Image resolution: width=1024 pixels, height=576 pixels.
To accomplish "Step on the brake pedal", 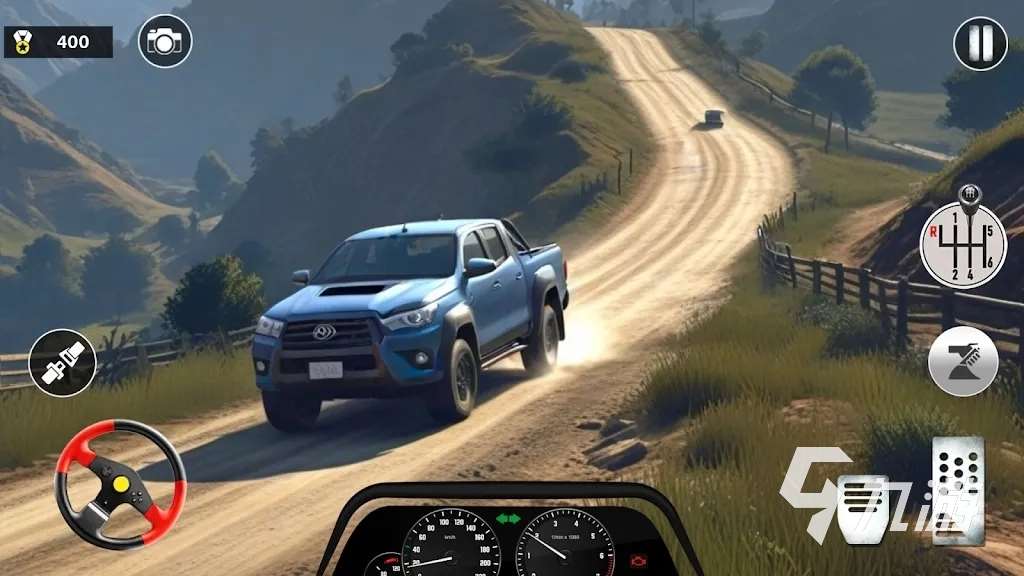I will (x=862, y=509).
